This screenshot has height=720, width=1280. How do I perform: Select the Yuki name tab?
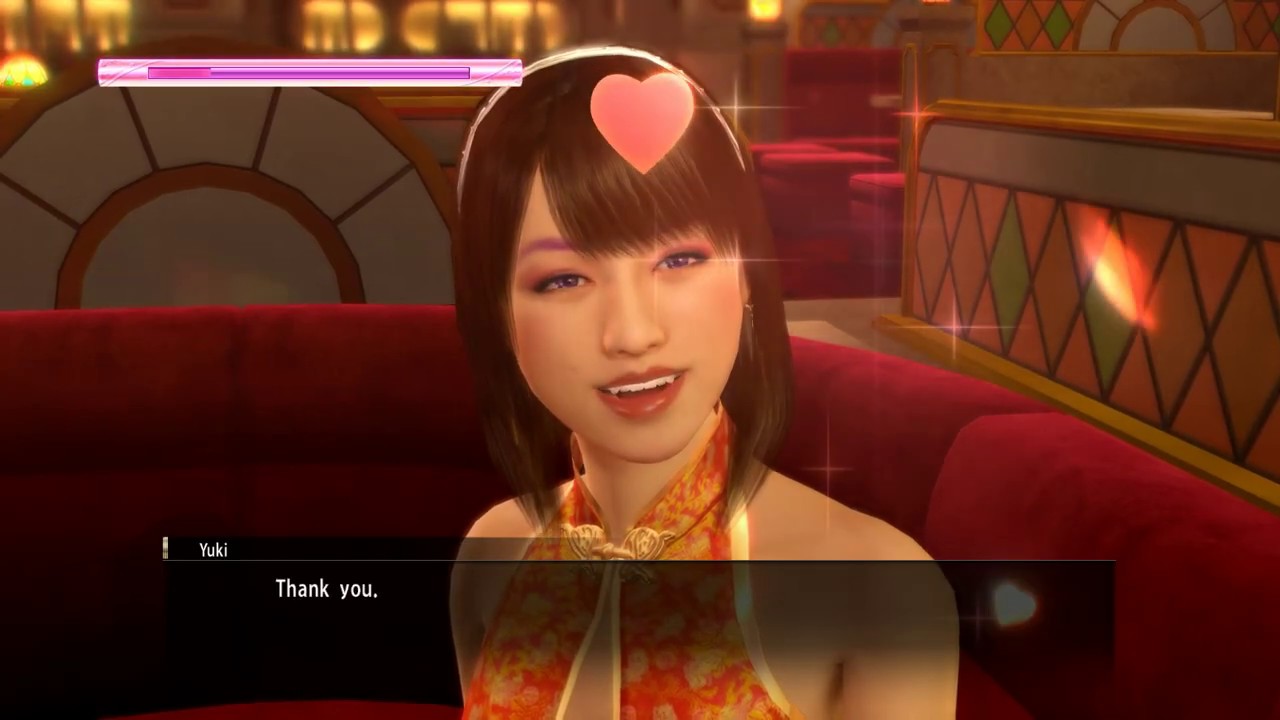pos(213,549)
